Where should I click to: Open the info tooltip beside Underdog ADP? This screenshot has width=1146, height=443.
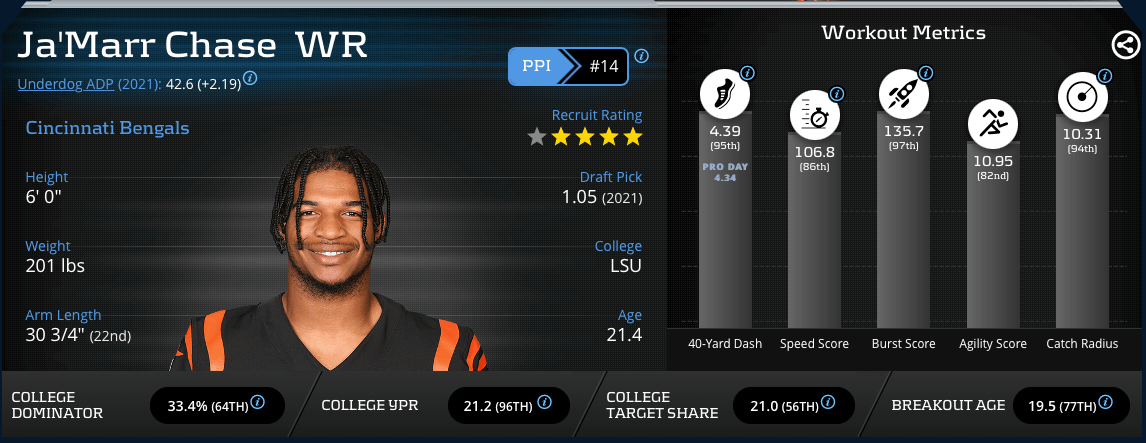(250, 77)
